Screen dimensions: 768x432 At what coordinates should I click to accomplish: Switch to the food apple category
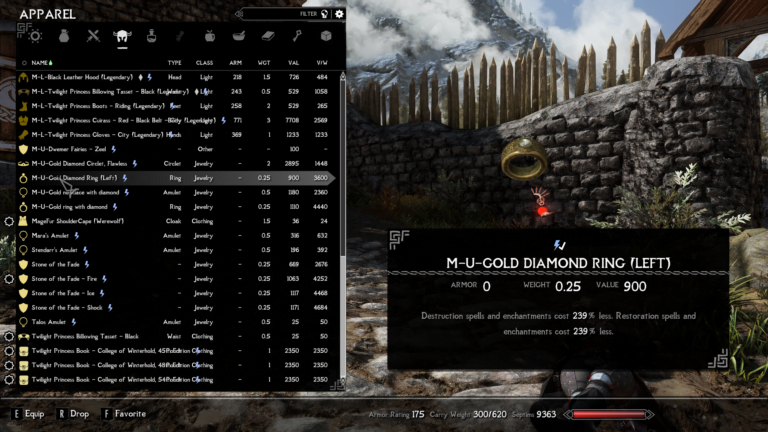[x=210, y=37]
